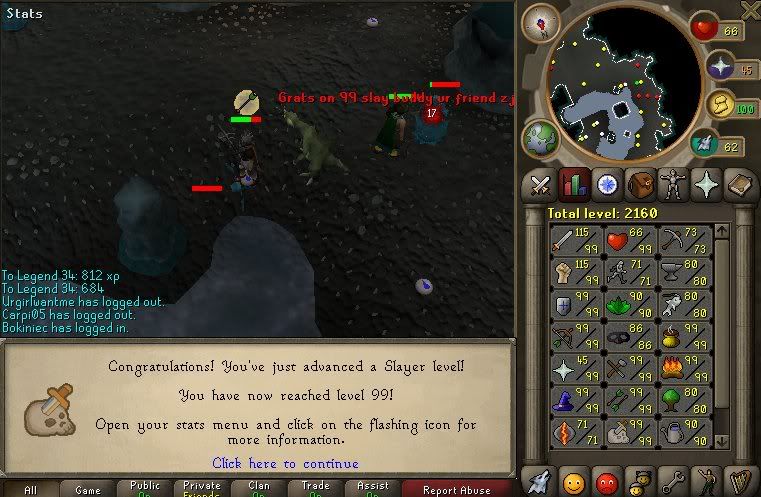Select the Game chat tab
This screenshot has height=497, width=761.
pos(87,489)
